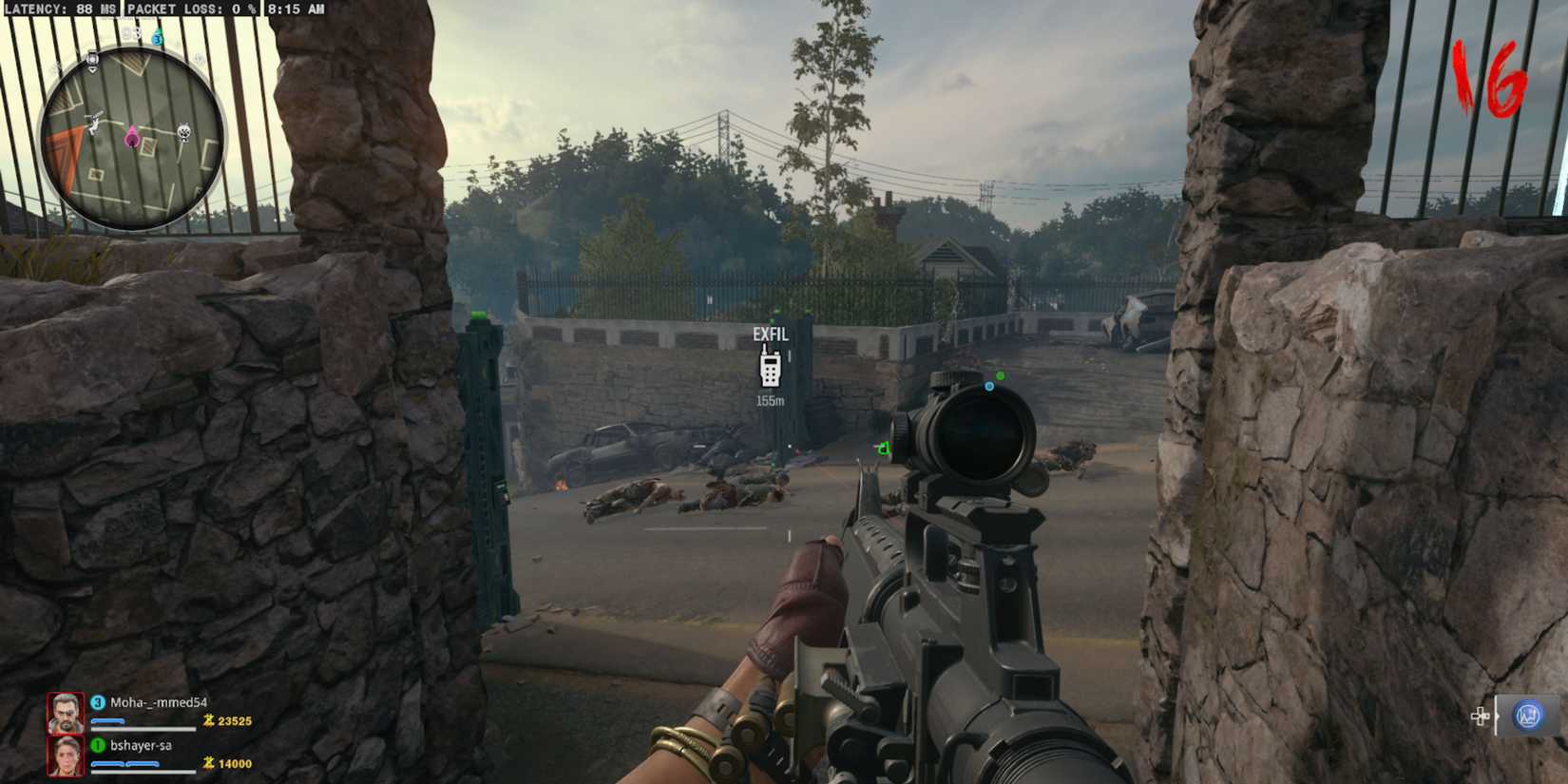
Task: Select the blue emblem icon near the D-pad indicator
Action: click(x=1527, y=716)
